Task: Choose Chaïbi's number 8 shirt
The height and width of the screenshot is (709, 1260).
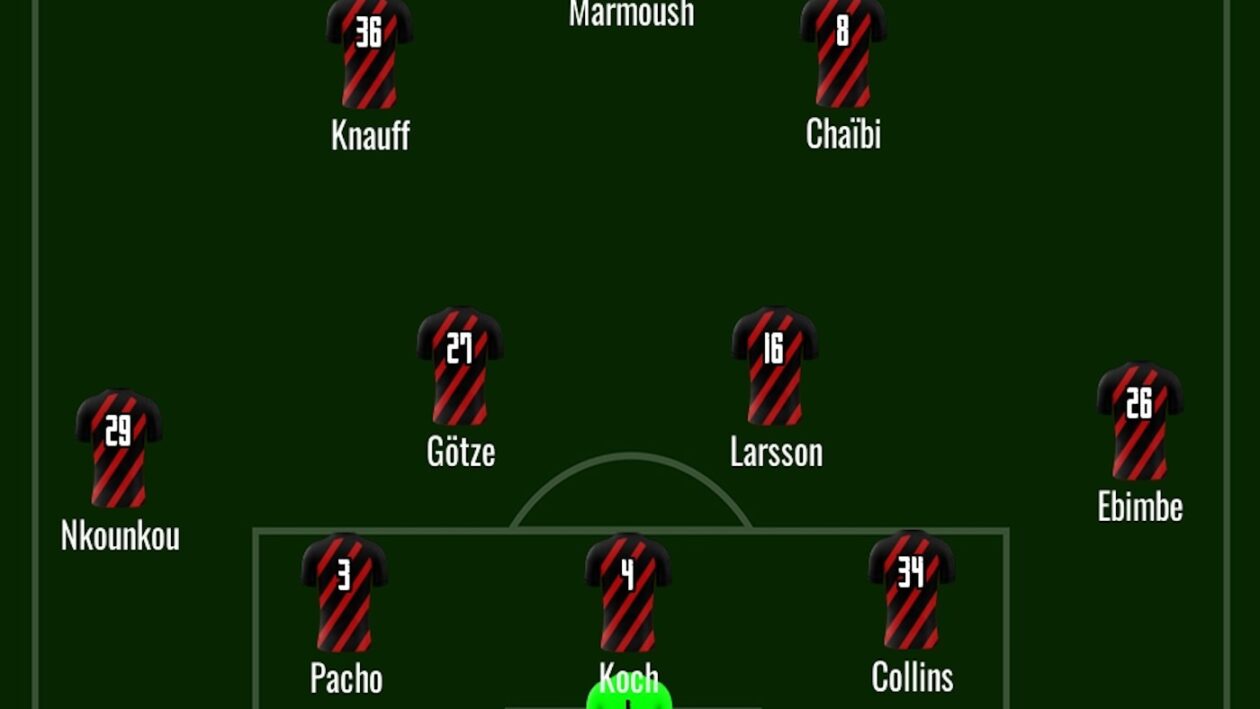Action: point(843,52)
